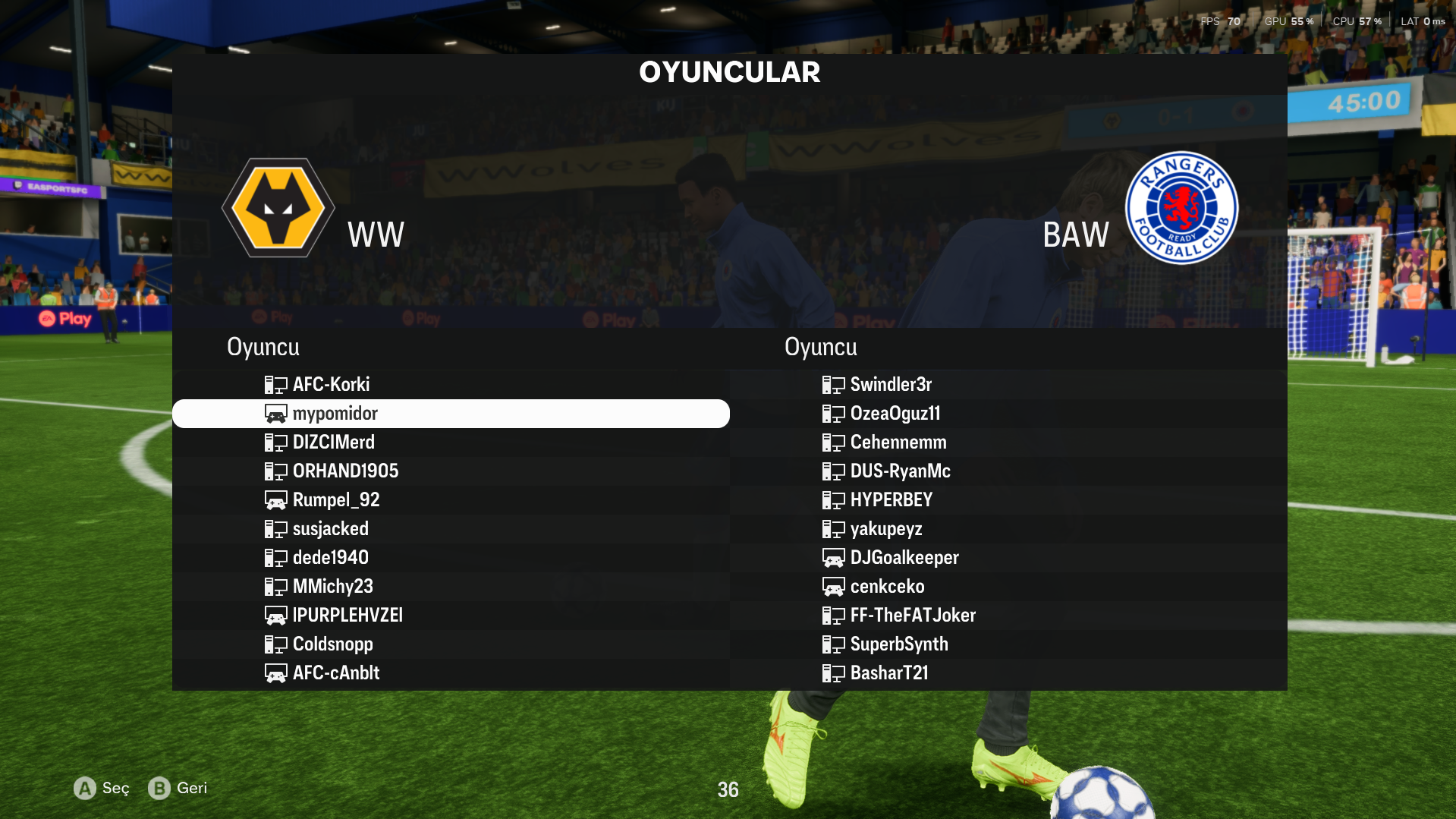This screenshot has width=1456, height=819.
Task: Select player HYPERBEY
Action: coord(891,500)
